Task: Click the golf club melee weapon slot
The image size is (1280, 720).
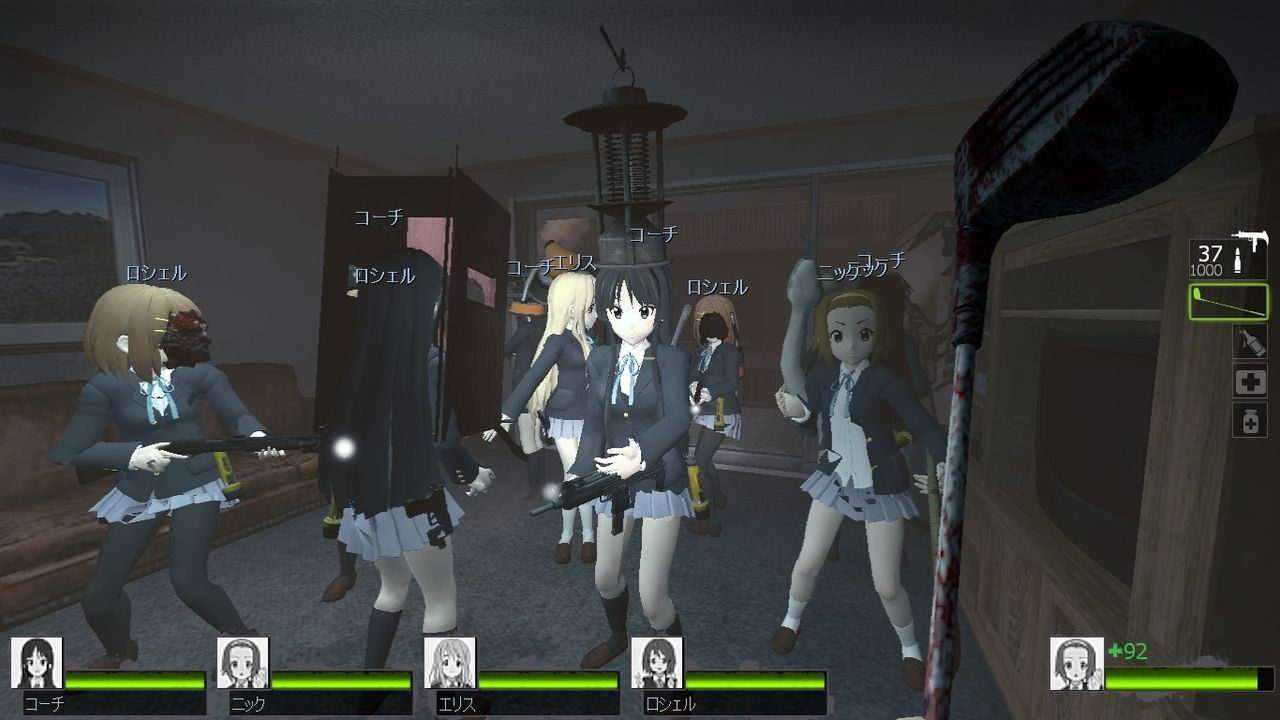Action: pos(1227,300)
